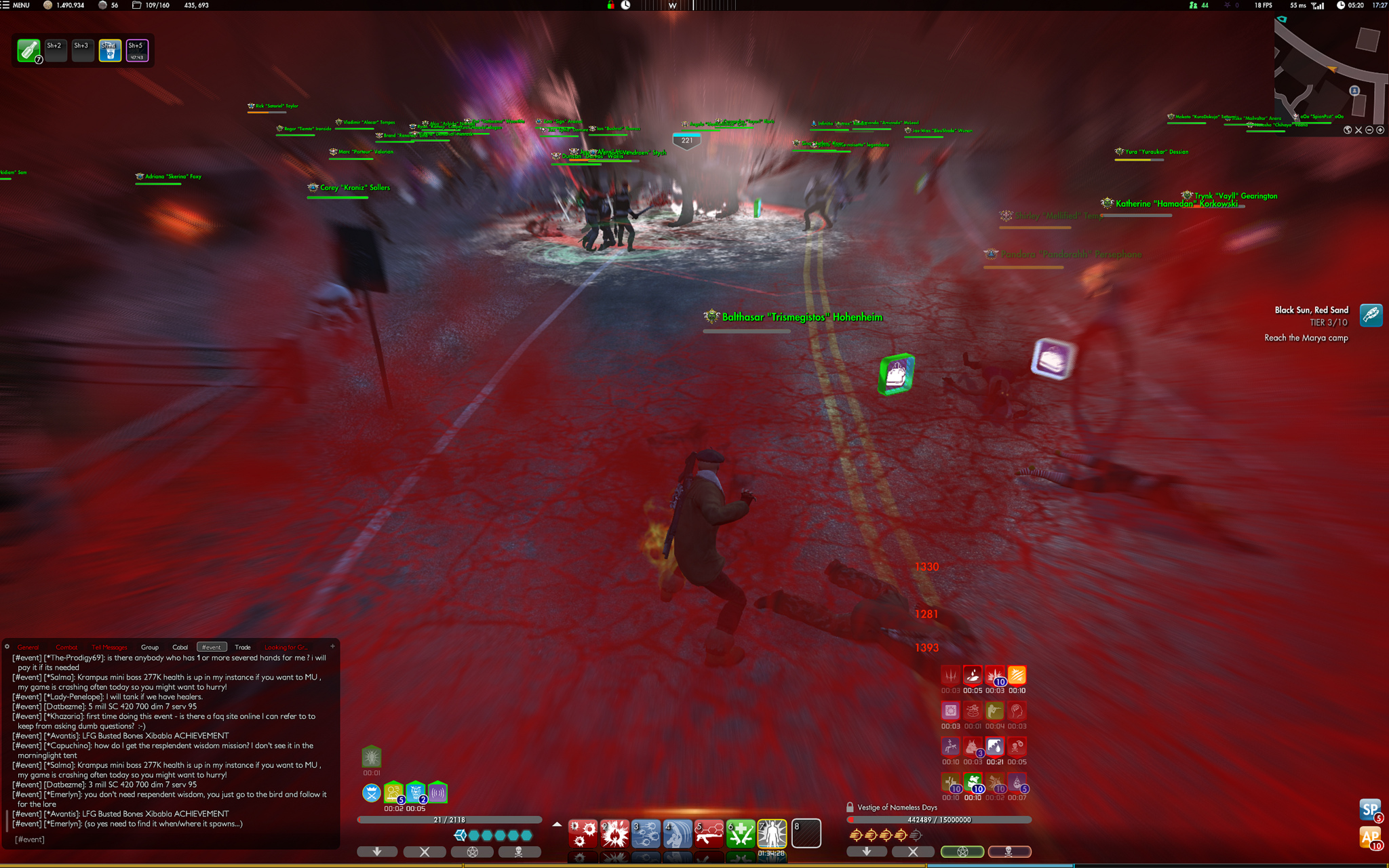Screen dimensions: 1389x868
Task: Zoom in the minimap with plus button
Action: point(1380,130)
